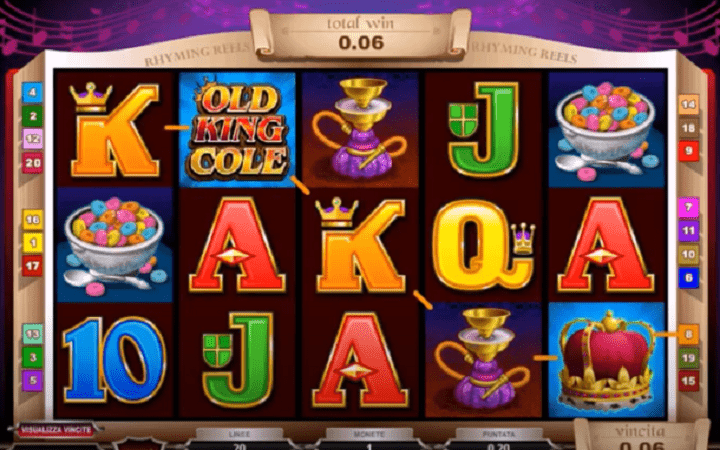Click payline marker 18
This screenshot has height=450, width=720.
[x=688, y=128]
